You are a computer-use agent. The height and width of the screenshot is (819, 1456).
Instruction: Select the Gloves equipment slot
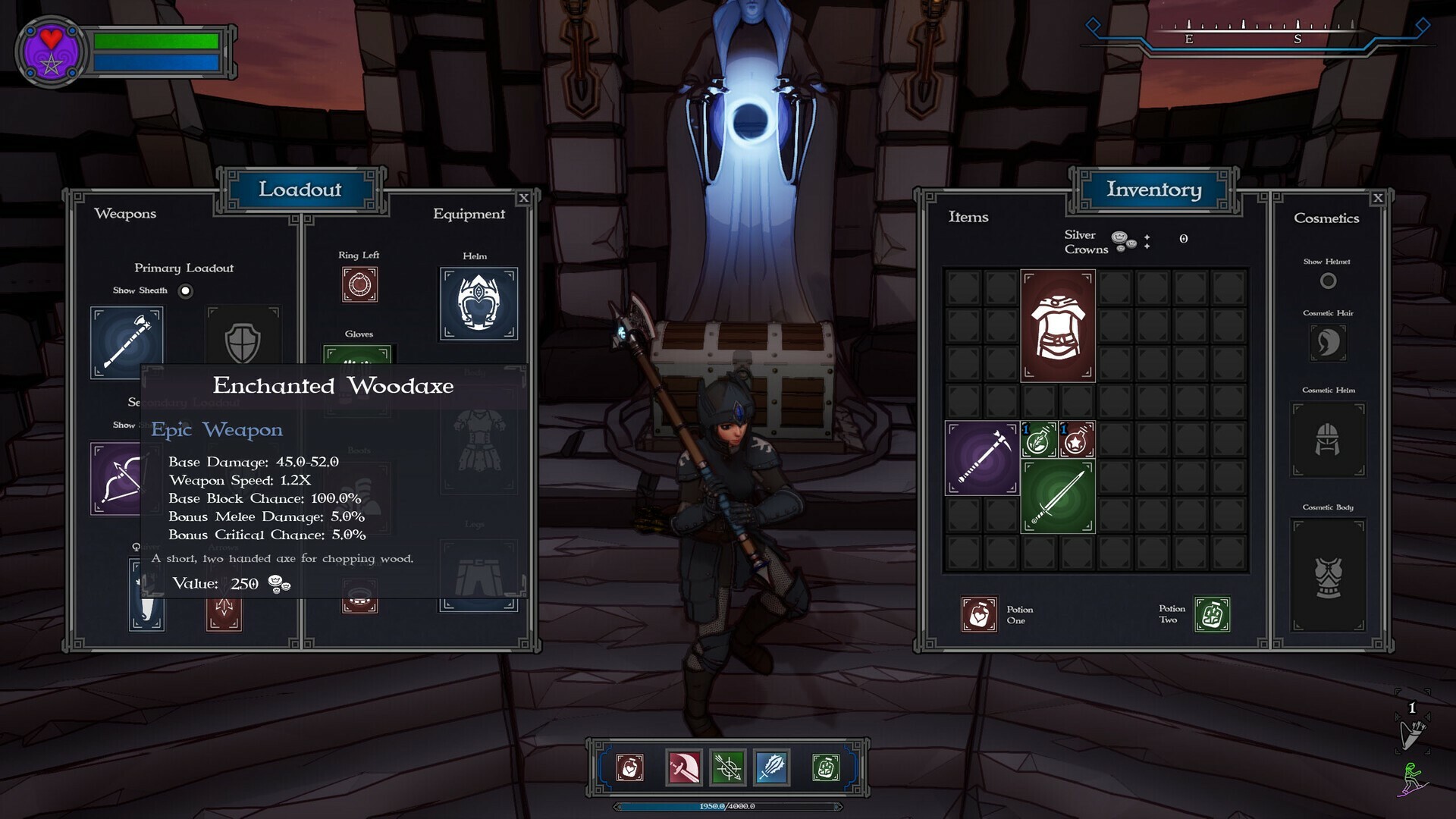pos(359,356)
